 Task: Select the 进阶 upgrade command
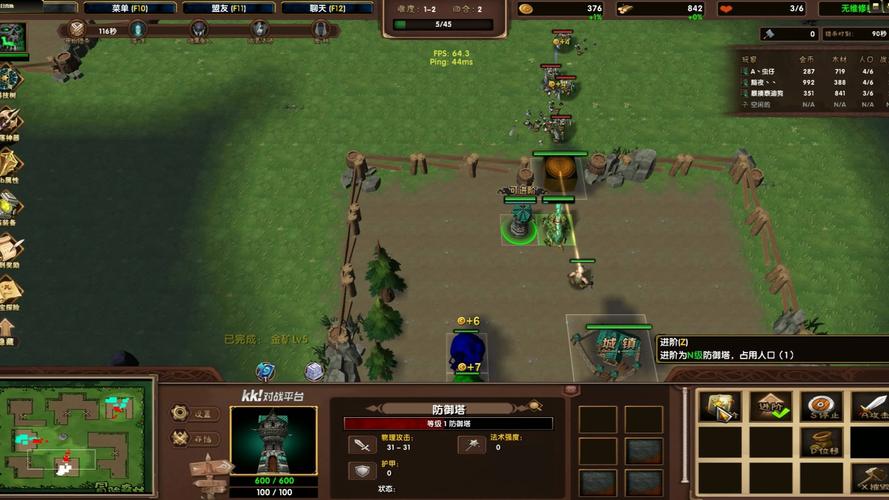pos(770,408)
